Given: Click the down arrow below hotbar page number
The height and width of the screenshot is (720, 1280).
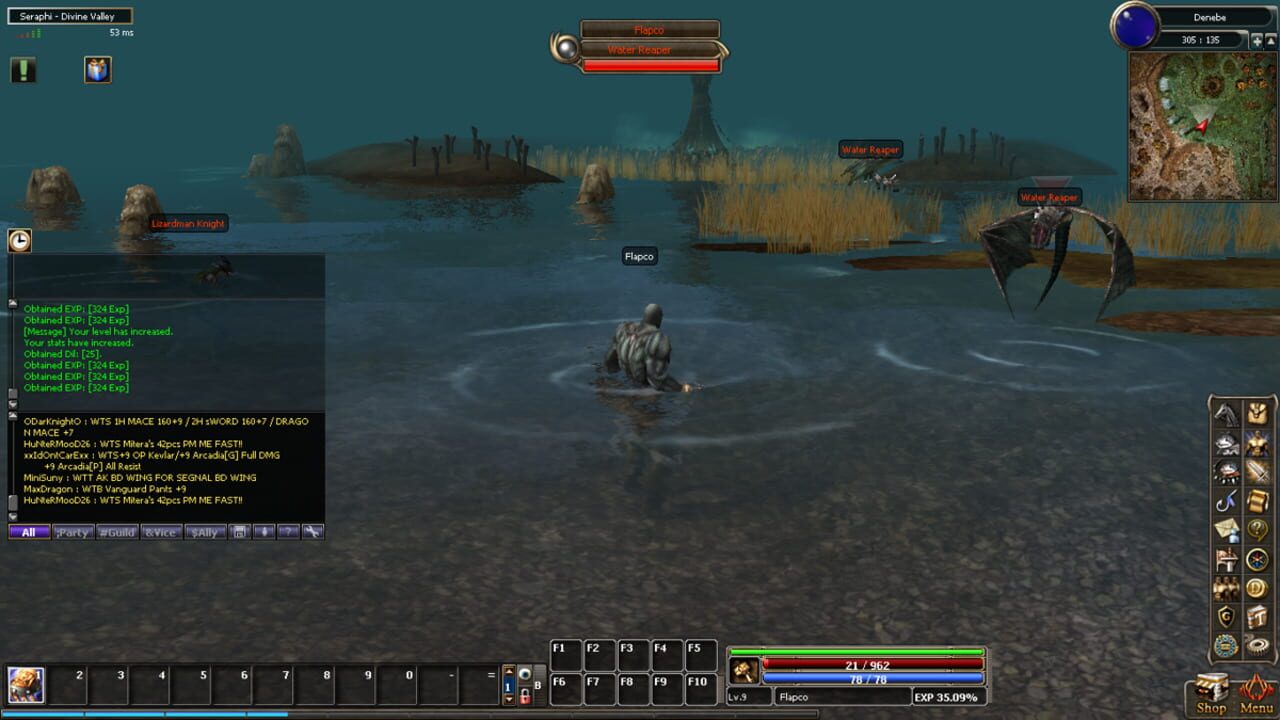Looking at the screenshot, I should [509, 699].
